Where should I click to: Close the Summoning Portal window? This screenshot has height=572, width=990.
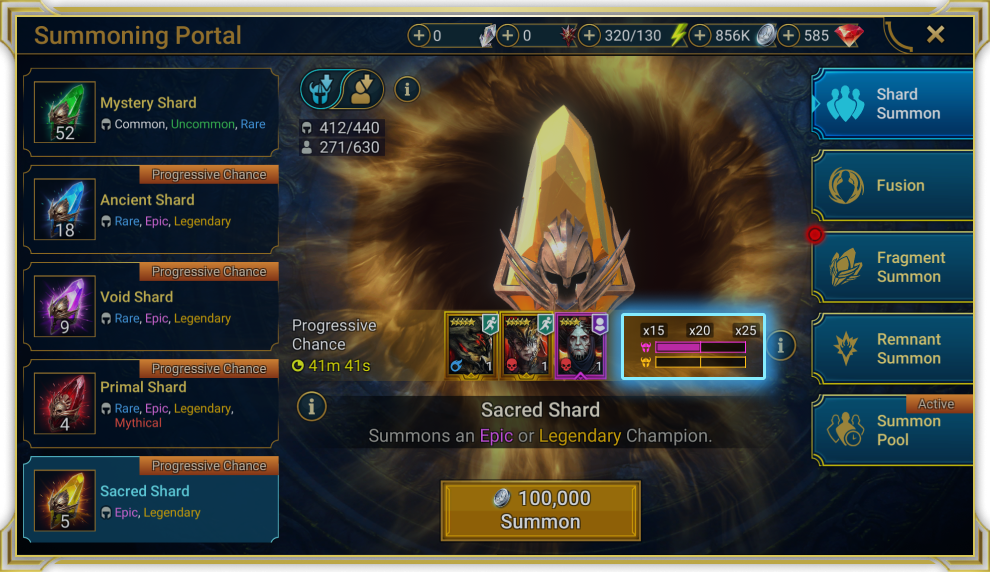pyautogui.click(x=935, y=35)
